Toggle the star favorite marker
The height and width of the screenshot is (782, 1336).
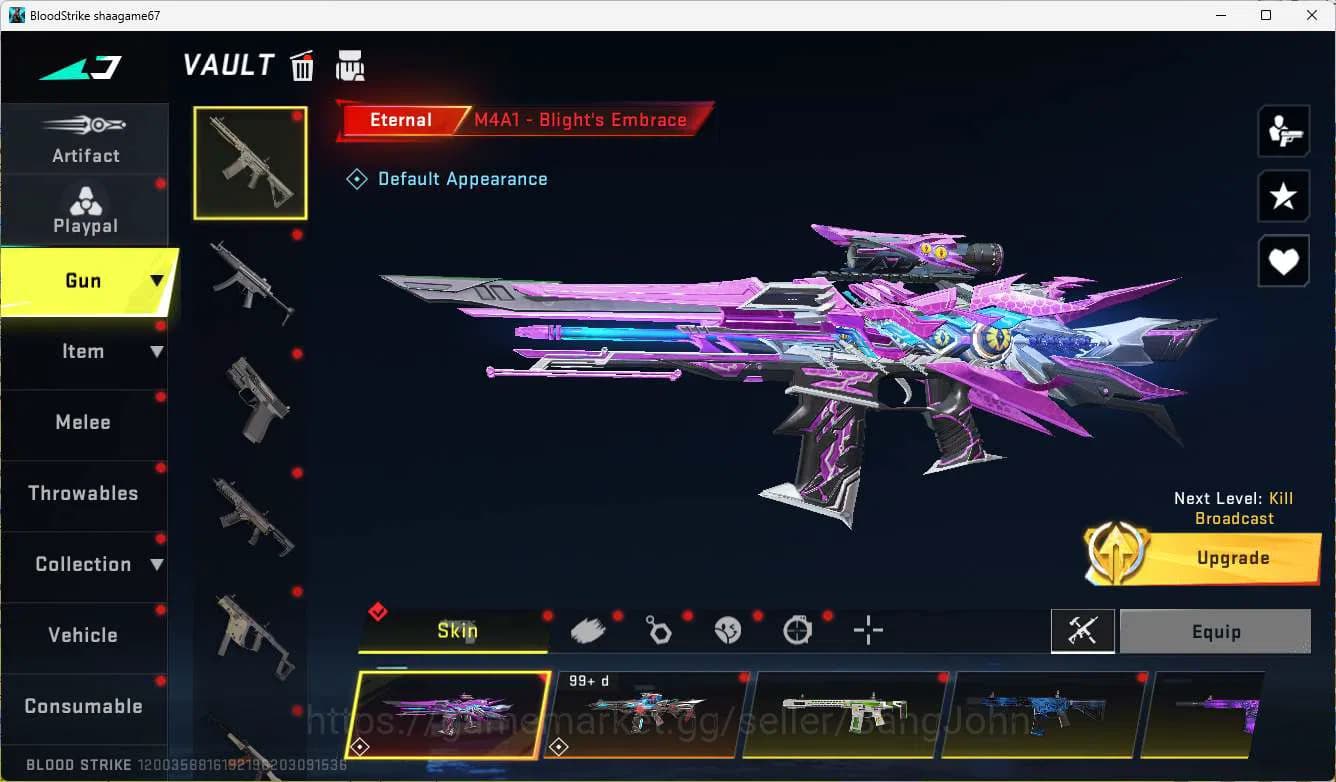click(x=1283, y=196)
